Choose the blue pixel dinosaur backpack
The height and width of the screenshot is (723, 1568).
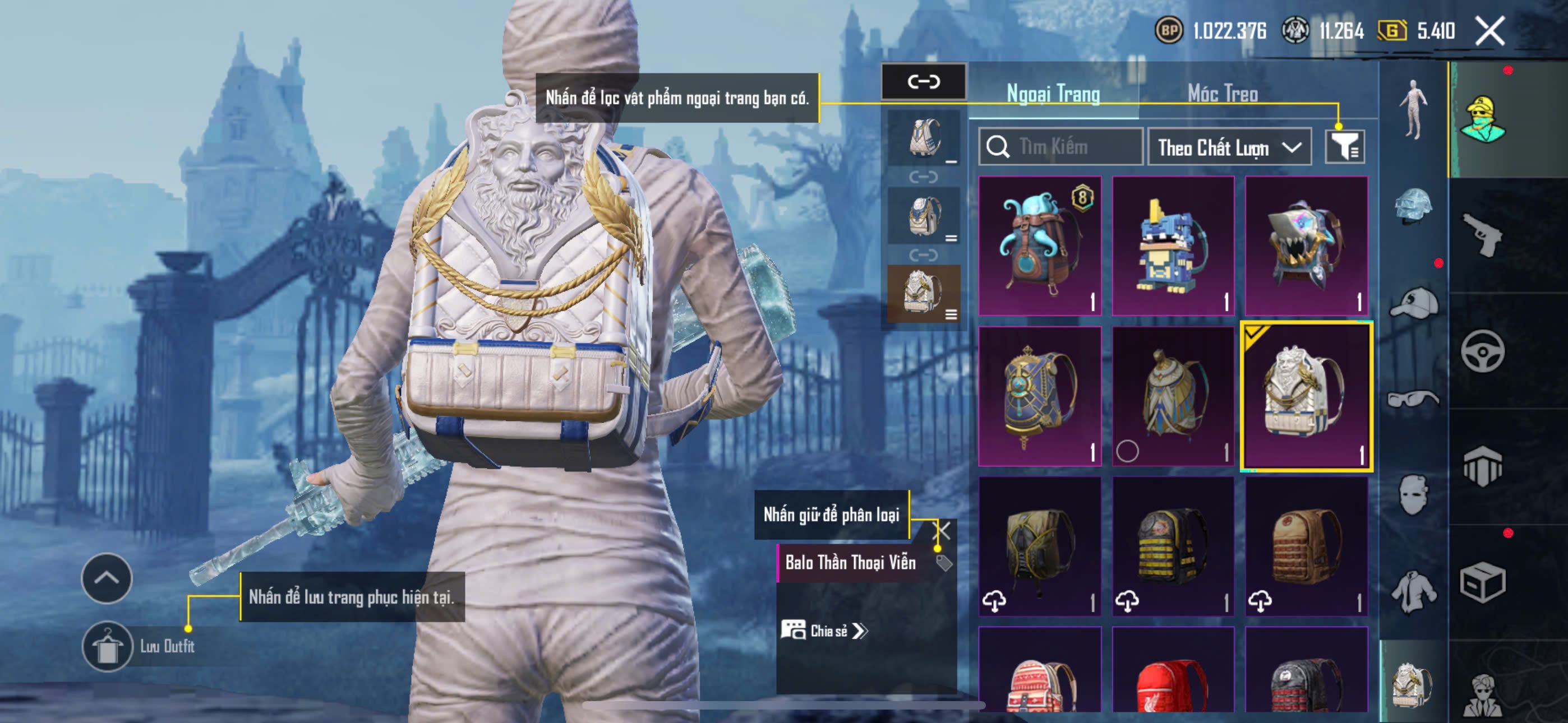[x=1172, y=245]
